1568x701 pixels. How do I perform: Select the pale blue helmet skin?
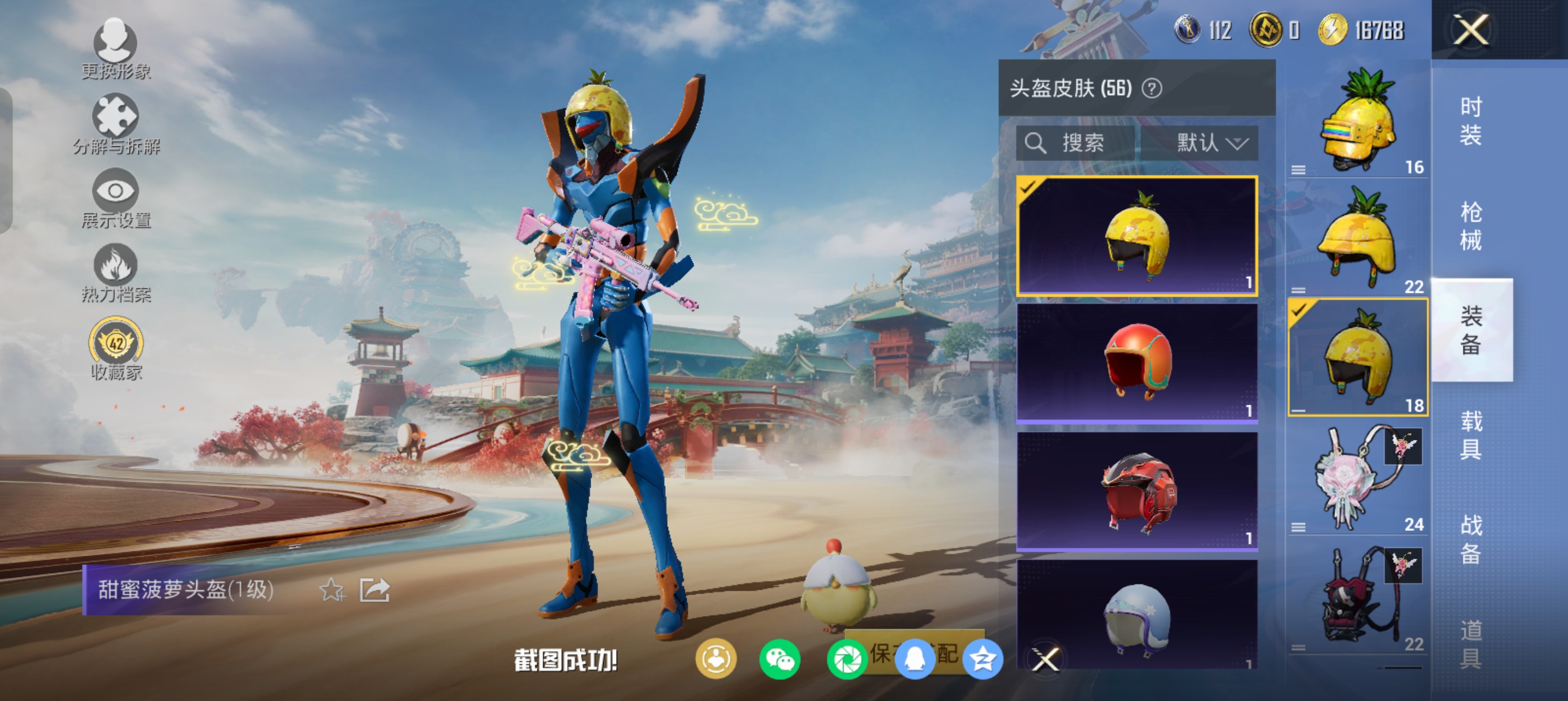[1137, 615]
